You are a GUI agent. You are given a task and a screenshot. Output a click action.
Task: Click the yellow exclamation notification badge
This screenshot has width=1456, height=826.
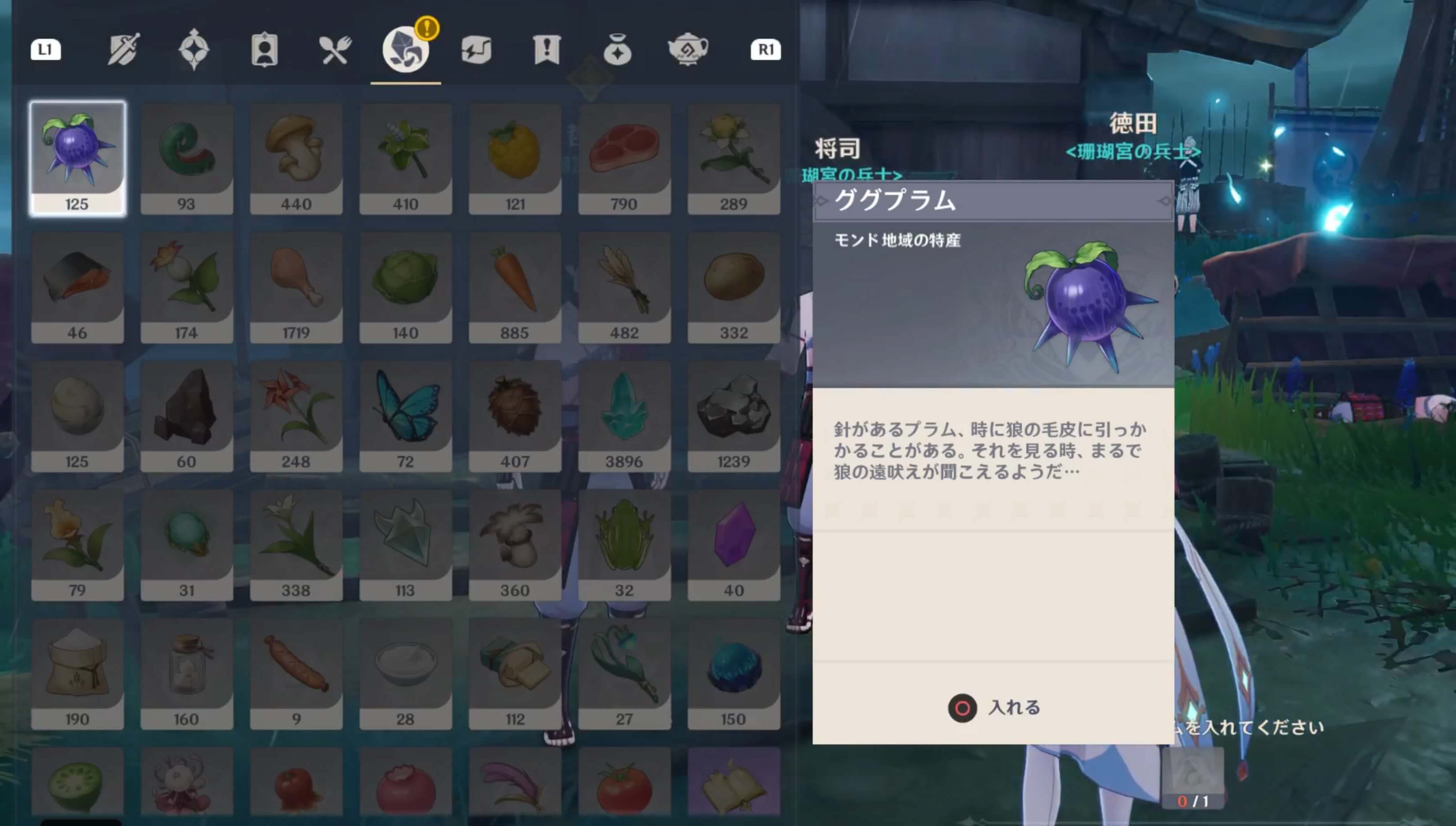coord(428,27)
